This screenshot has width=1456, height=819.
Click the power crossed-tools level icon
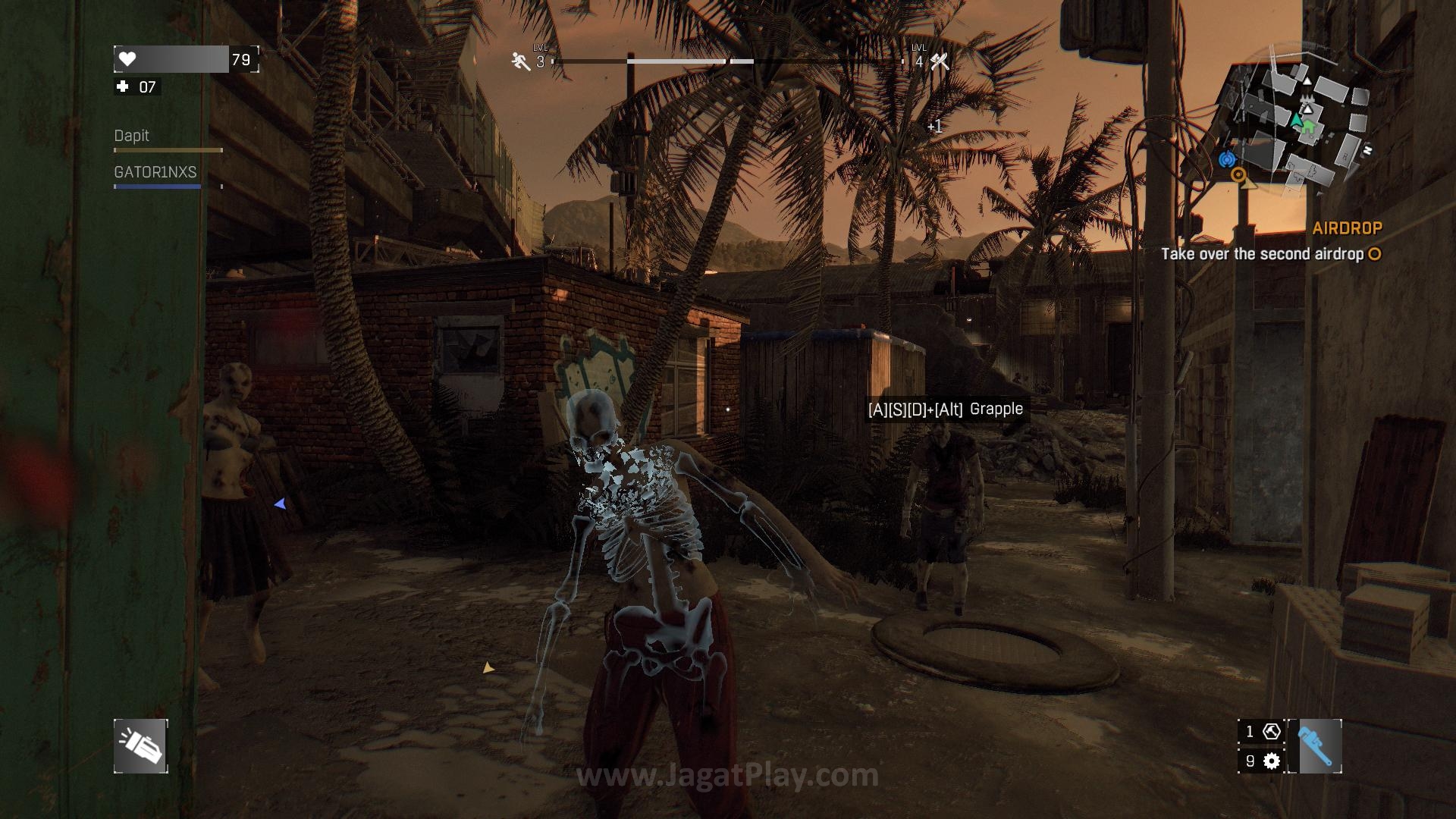(940, 61)
